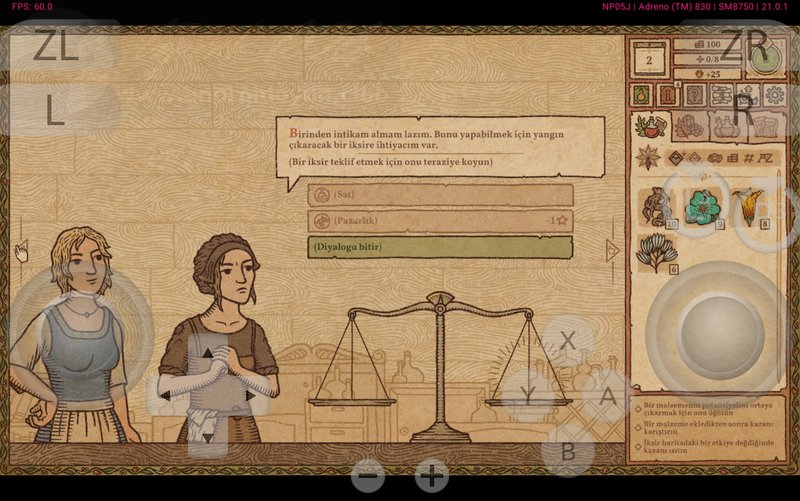Switch to the herbs and mortar ingredients tab

[651, 126]
